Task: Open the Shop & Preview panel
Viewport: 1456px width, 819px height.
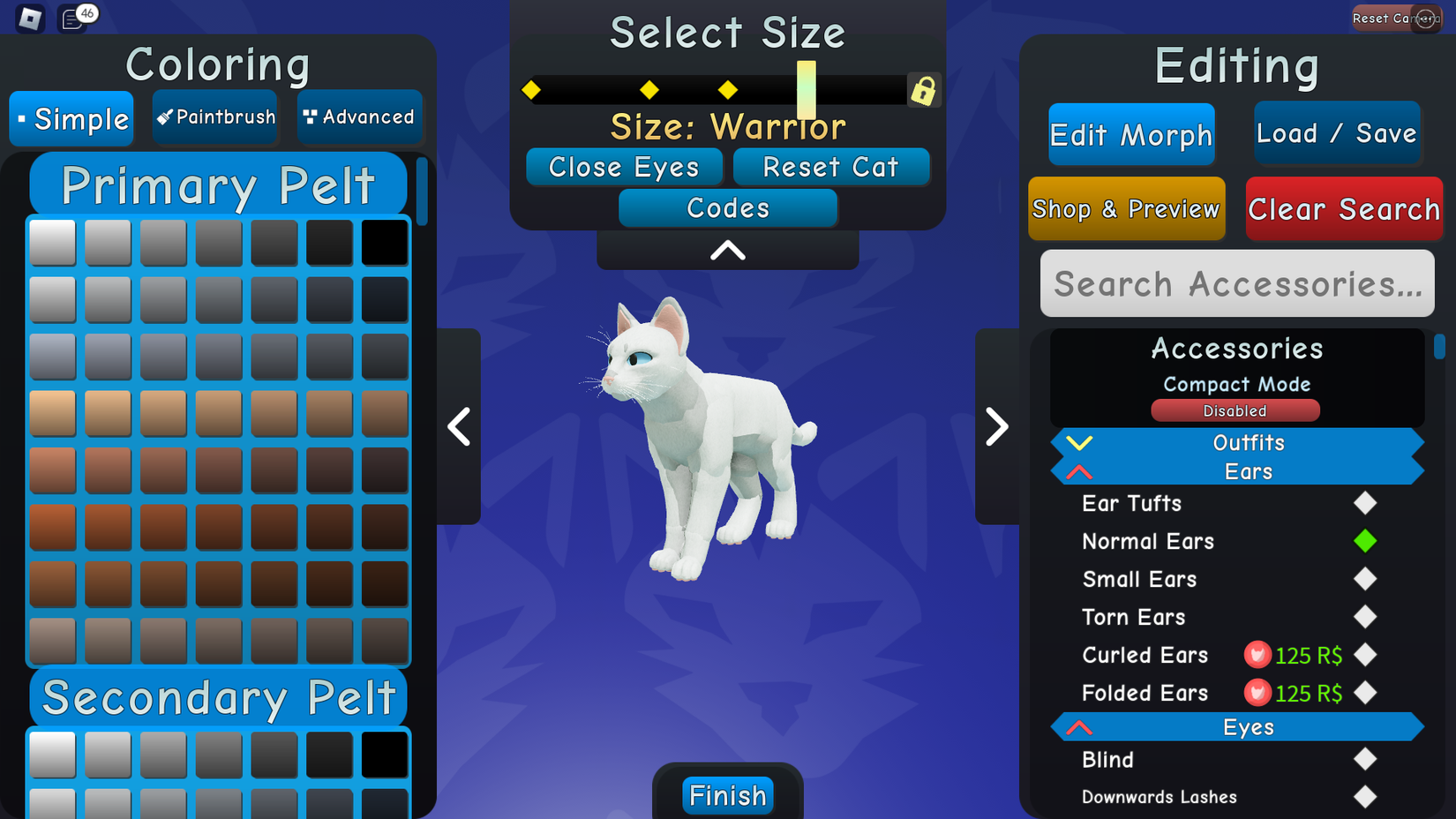Action: 1126,209
